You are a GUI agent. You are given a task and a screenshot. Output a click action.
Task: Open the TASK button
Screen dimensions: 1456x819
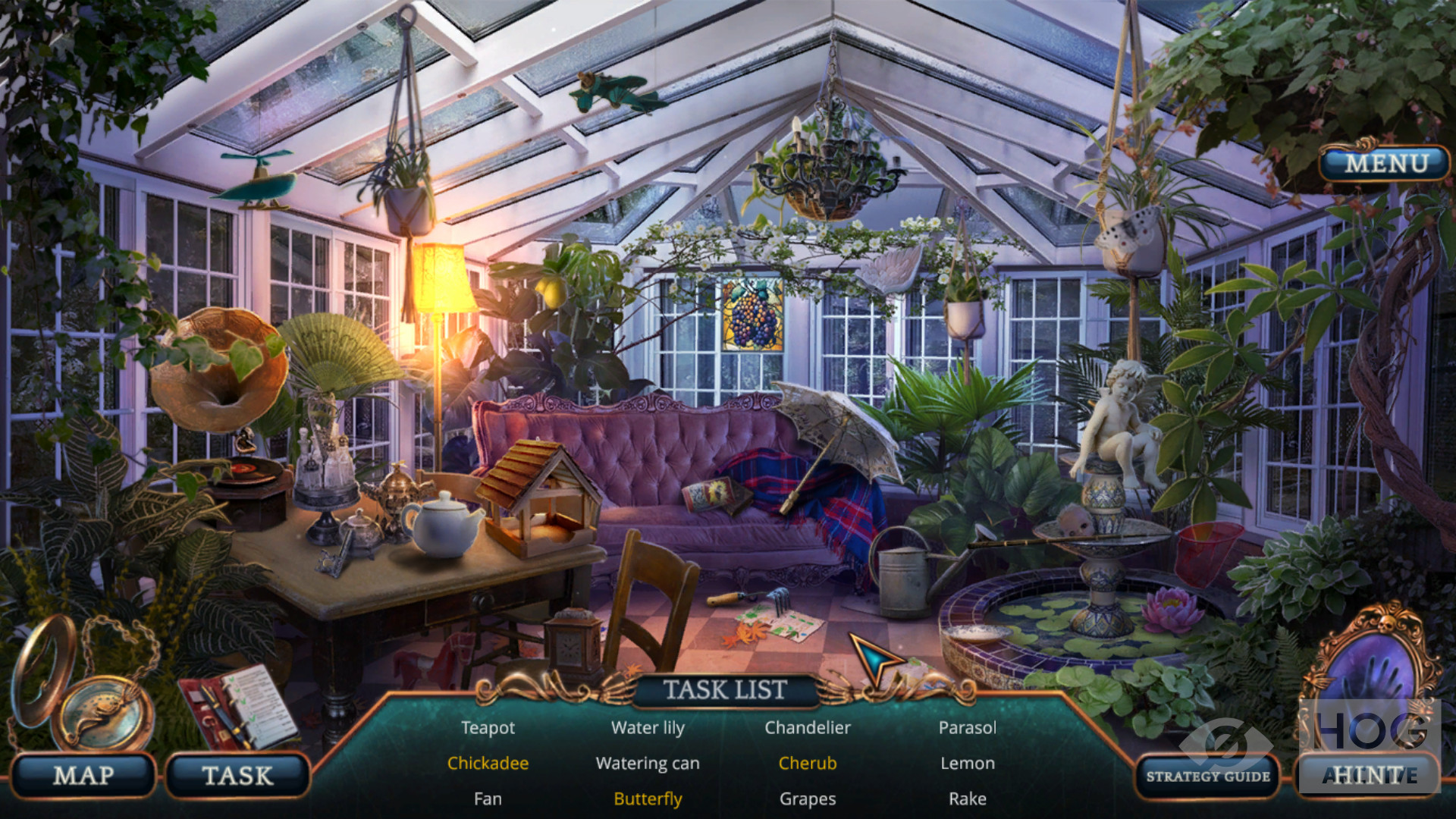[237, 776]
